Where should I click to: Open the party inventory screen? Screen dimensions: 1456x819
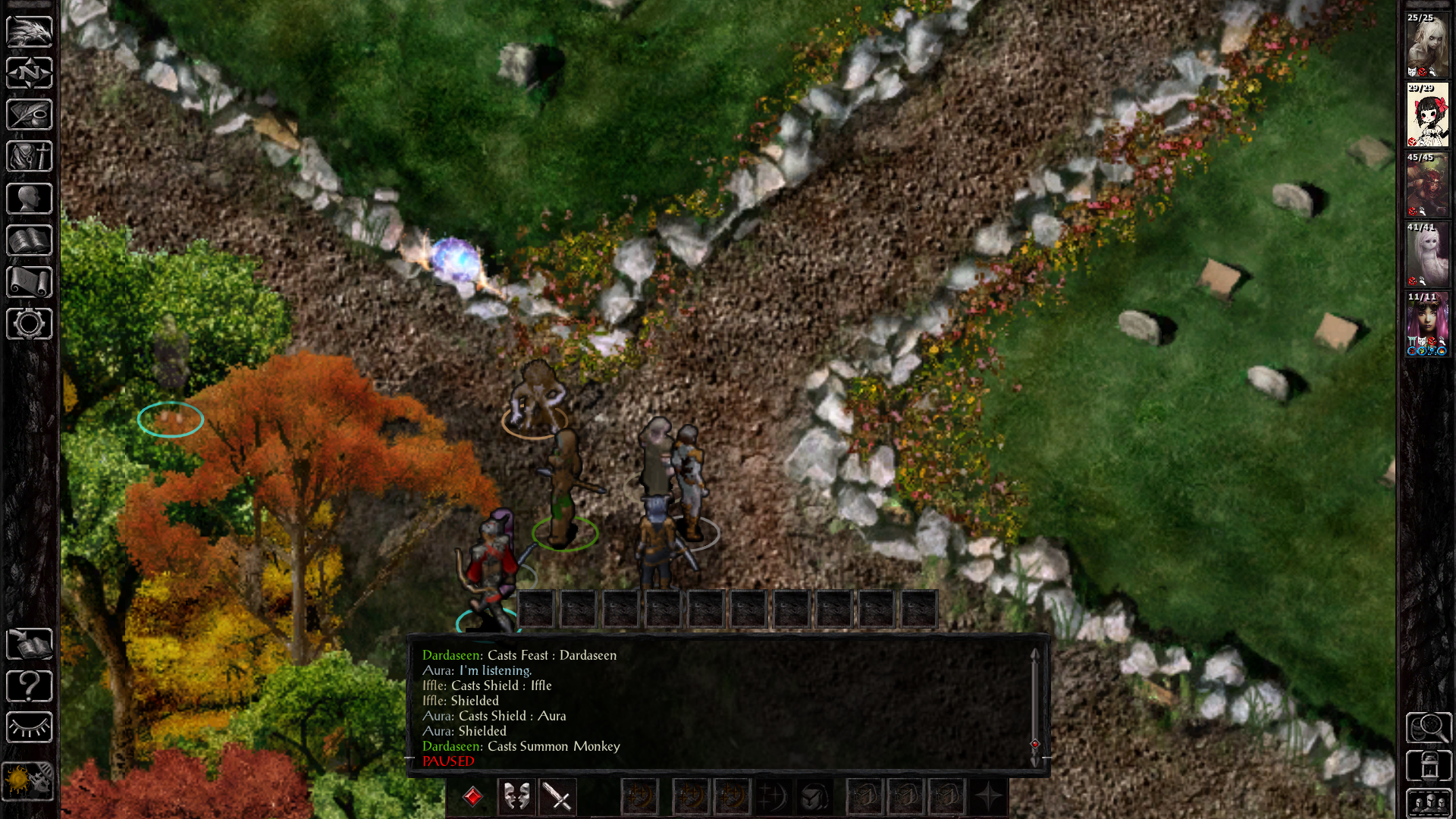[x=30, y=157]
